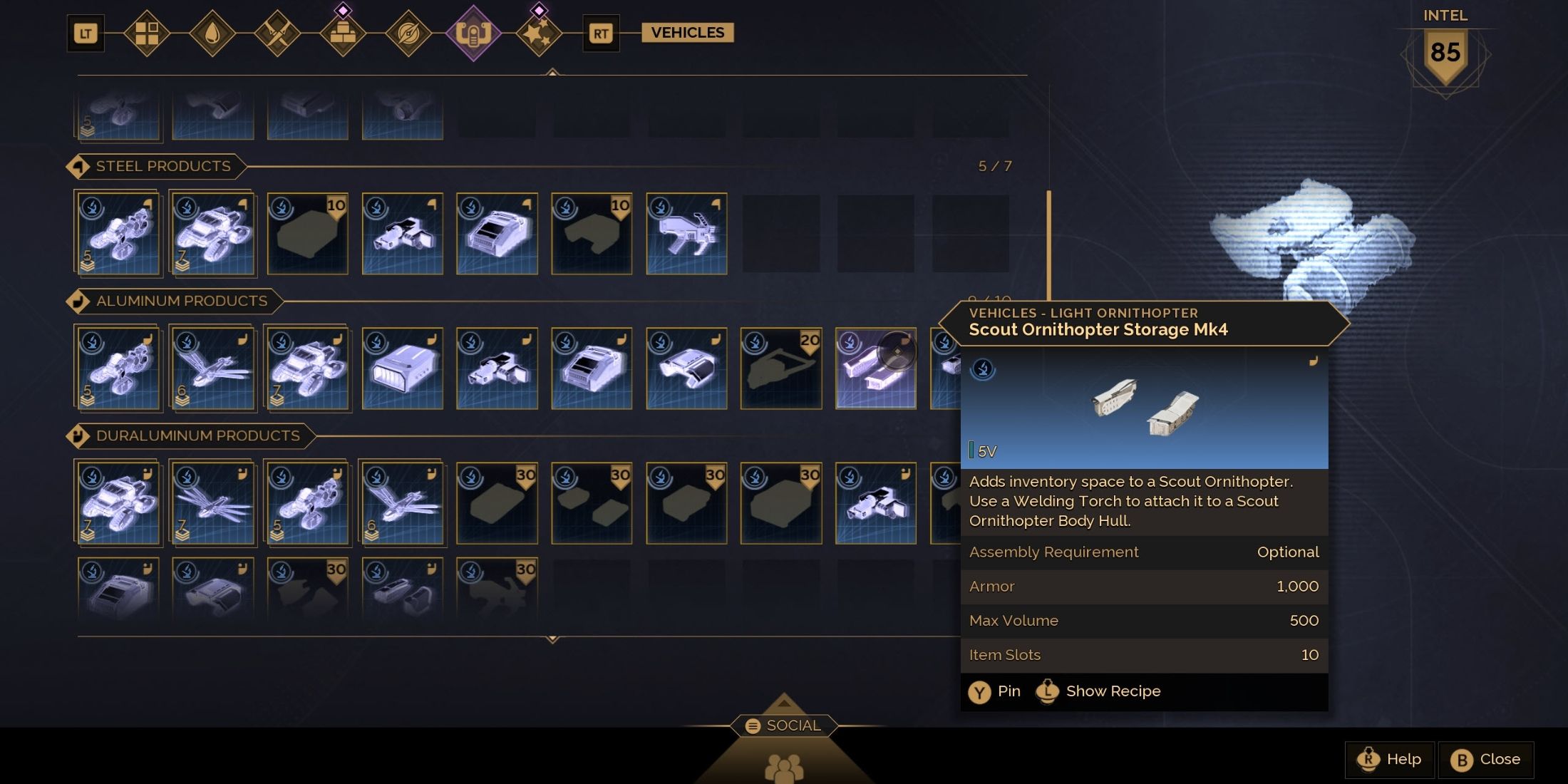The width and height of the screenshot is (1568, 784).
Task: Select the stacked-bricks materials category
Action: coord(345,31)
